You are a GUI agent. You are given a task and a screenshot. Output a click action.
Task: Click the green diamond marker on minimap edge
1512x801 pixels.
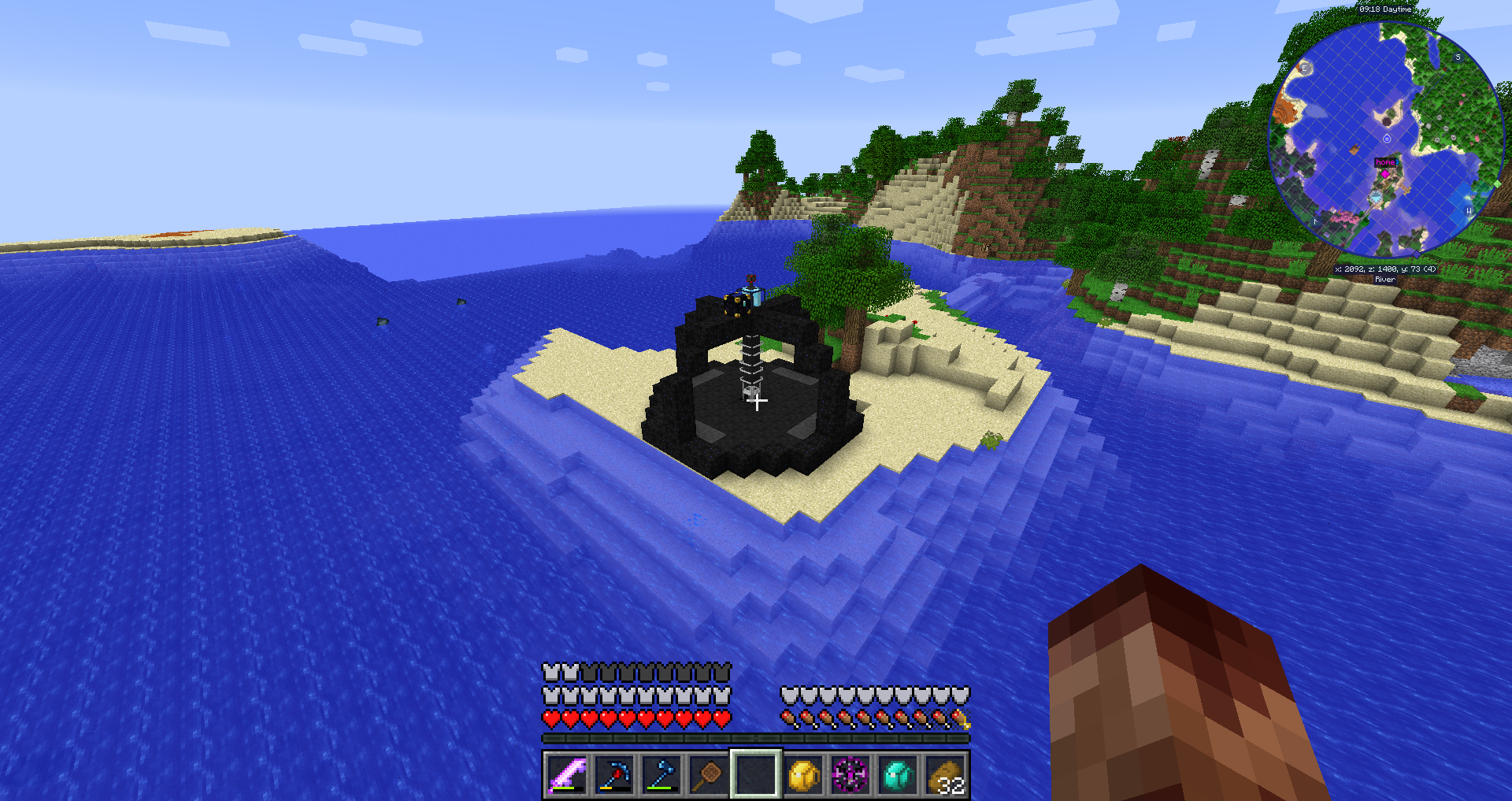(1496, 184)
